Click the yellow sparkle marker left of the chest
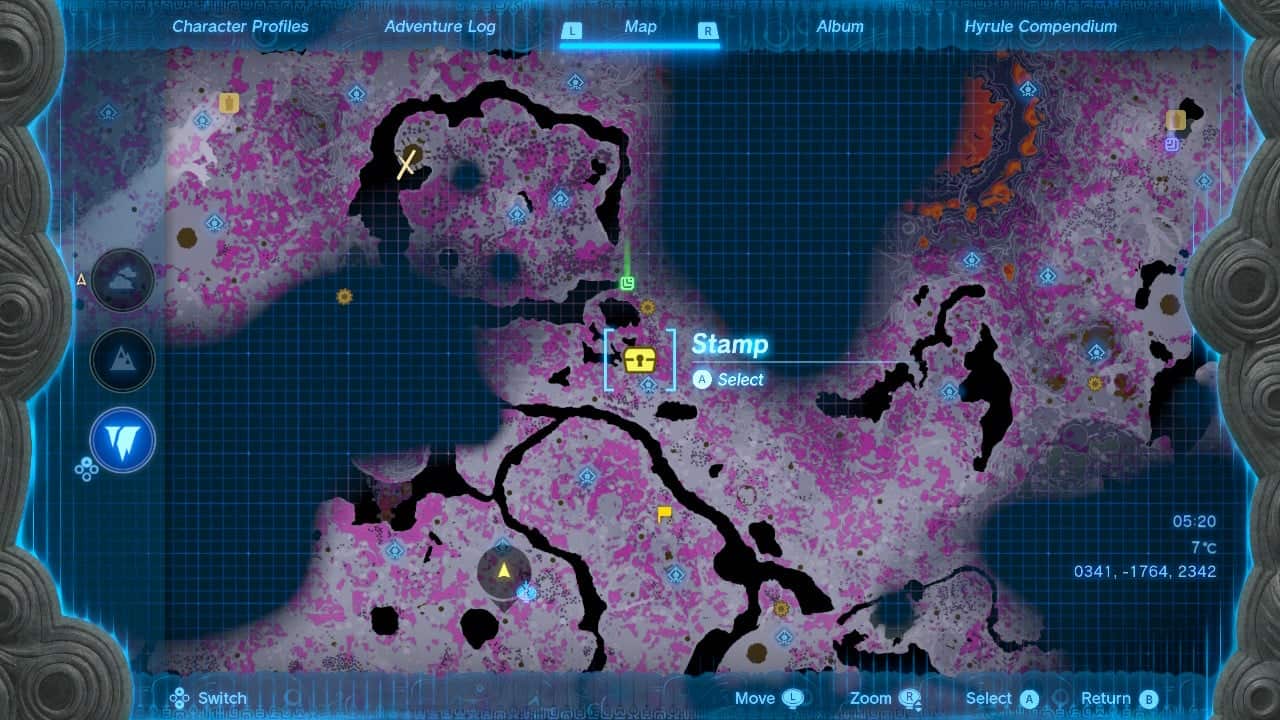This screenshot has width=1280, height=720. [344, 297]
